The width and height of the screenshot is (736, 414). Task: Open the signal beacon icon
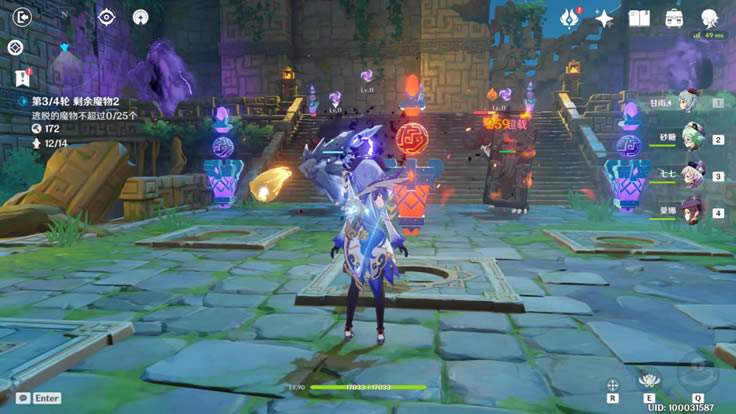pyautogui.click(x=141, y=17)
